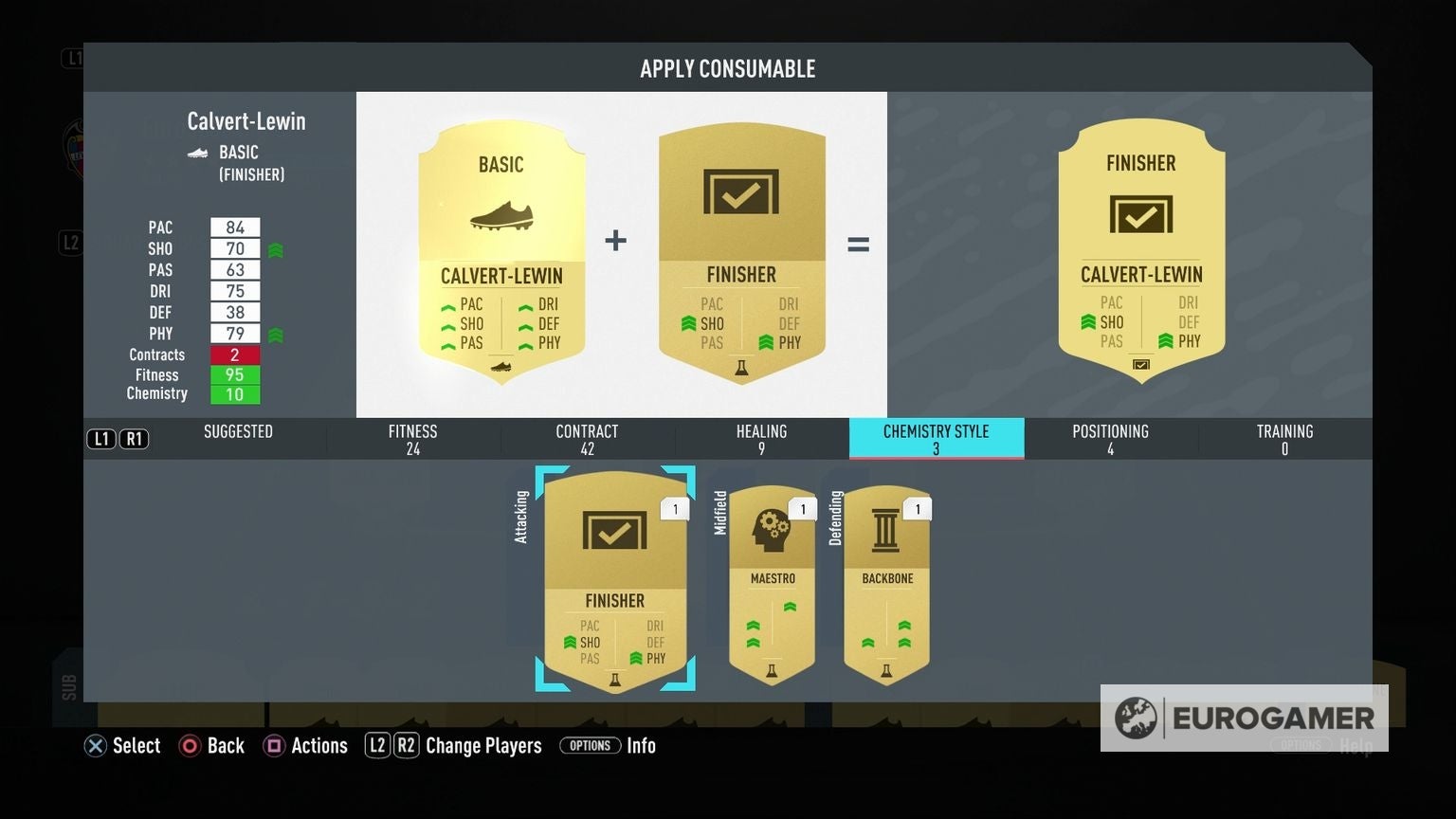Click the green SHO boost arrows
This screenshot has height=819, width=1456.
click(x=274, y=248)
